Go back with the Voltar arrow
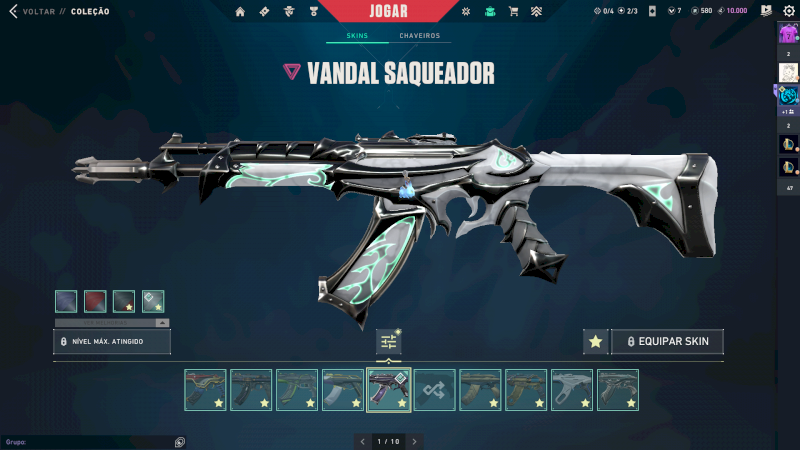800x450 pixels. pyautogui.click(x=13, y=11)
